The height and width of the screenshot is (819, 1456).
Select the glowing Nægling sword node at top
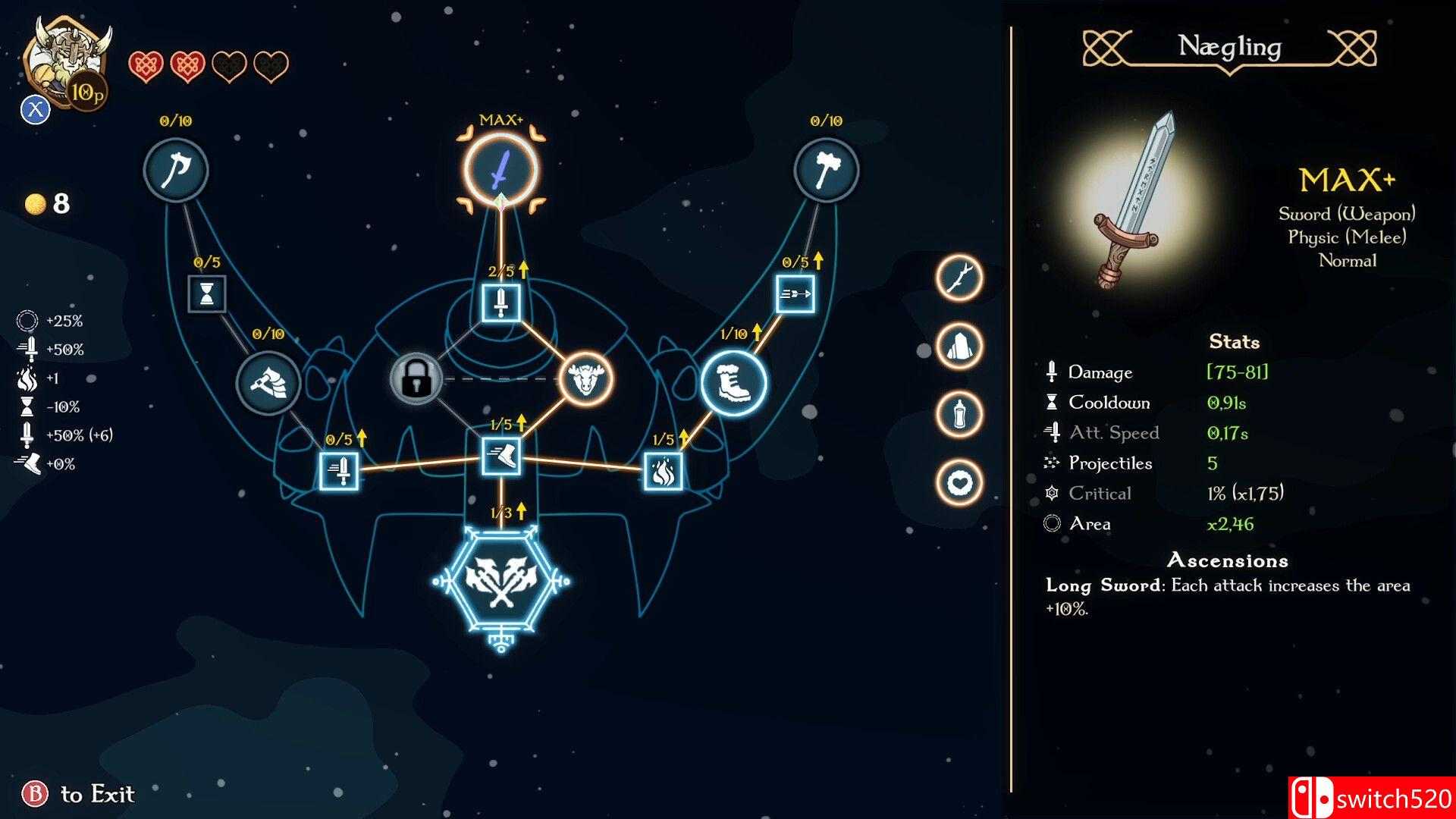[x=502, y=168]
